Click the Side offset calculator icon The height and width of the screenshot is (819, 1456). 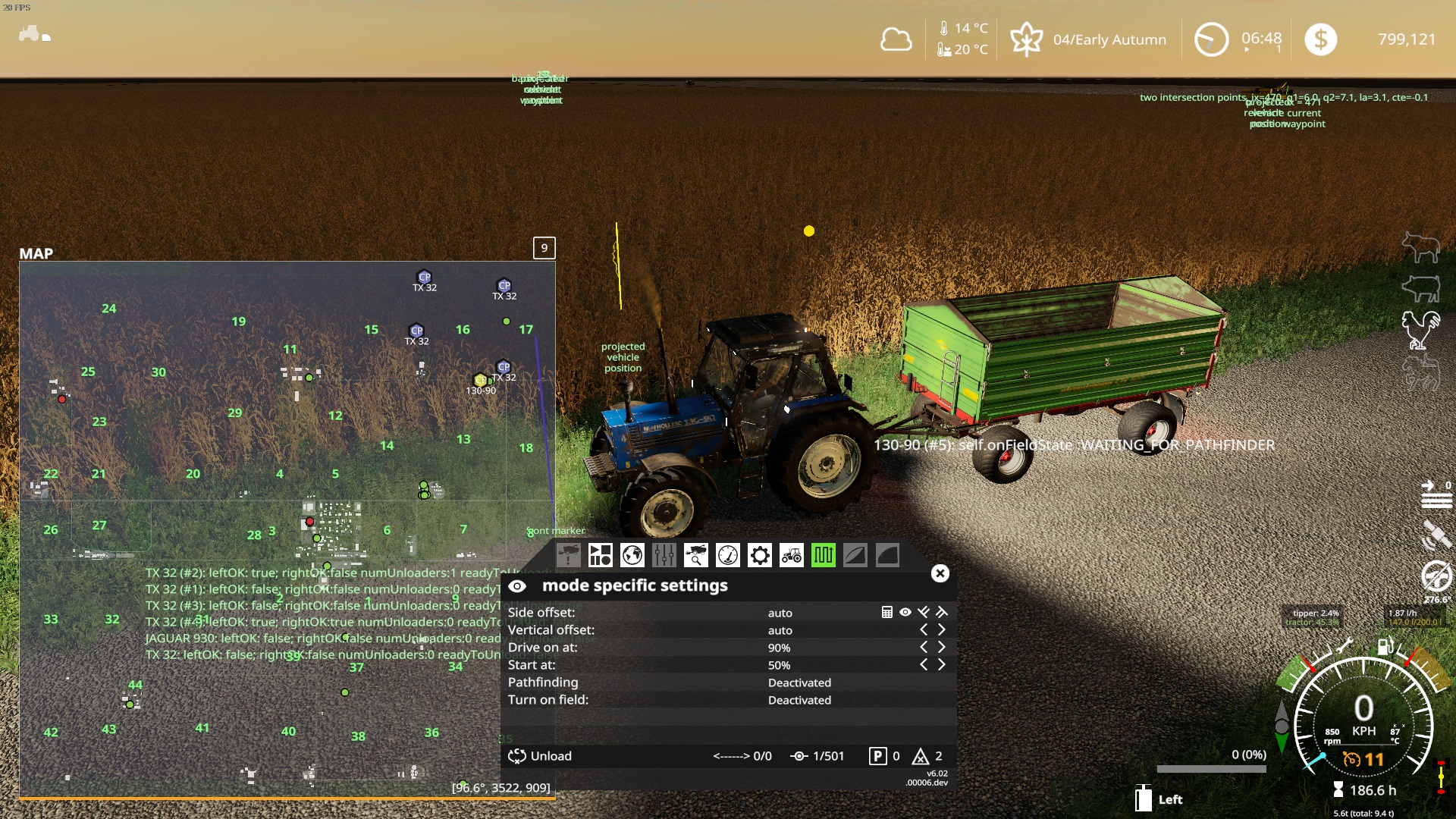point(887,612)
